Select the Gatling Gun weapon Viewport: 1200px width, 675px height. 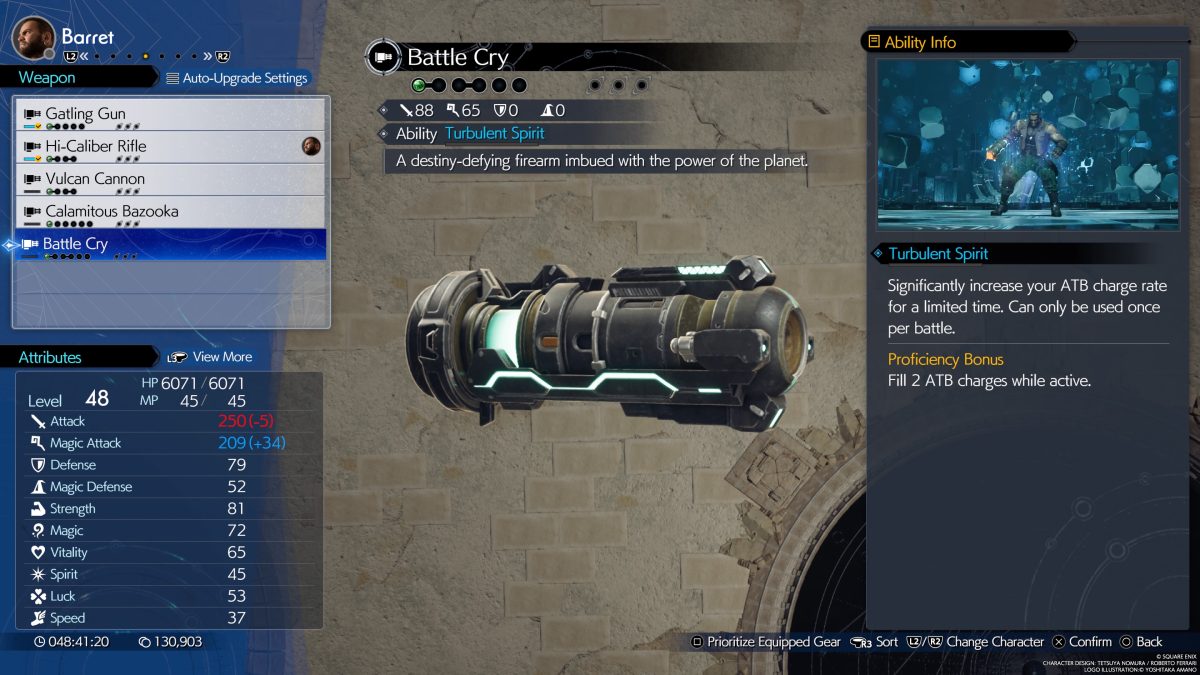[170, 114]
